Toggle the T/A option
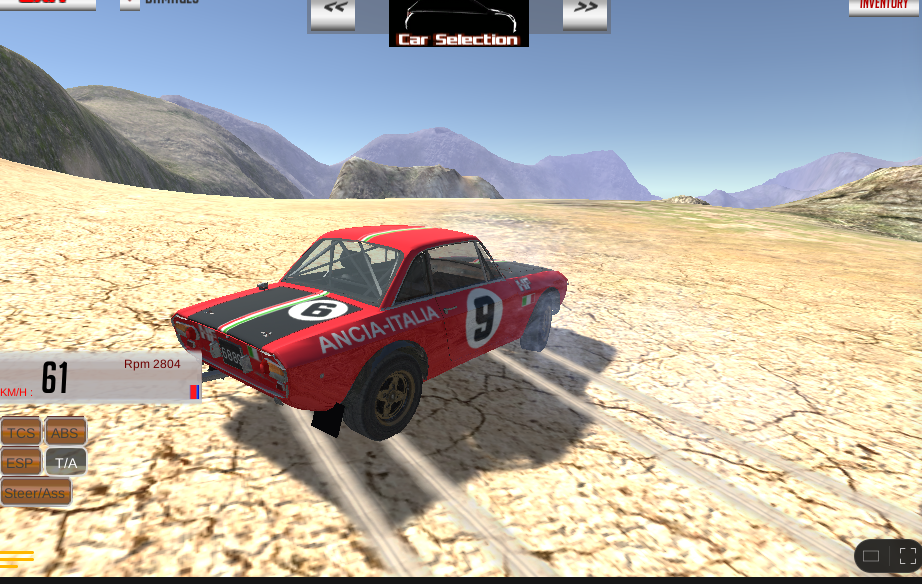The image size is (922, 584). tap(66, 462)
